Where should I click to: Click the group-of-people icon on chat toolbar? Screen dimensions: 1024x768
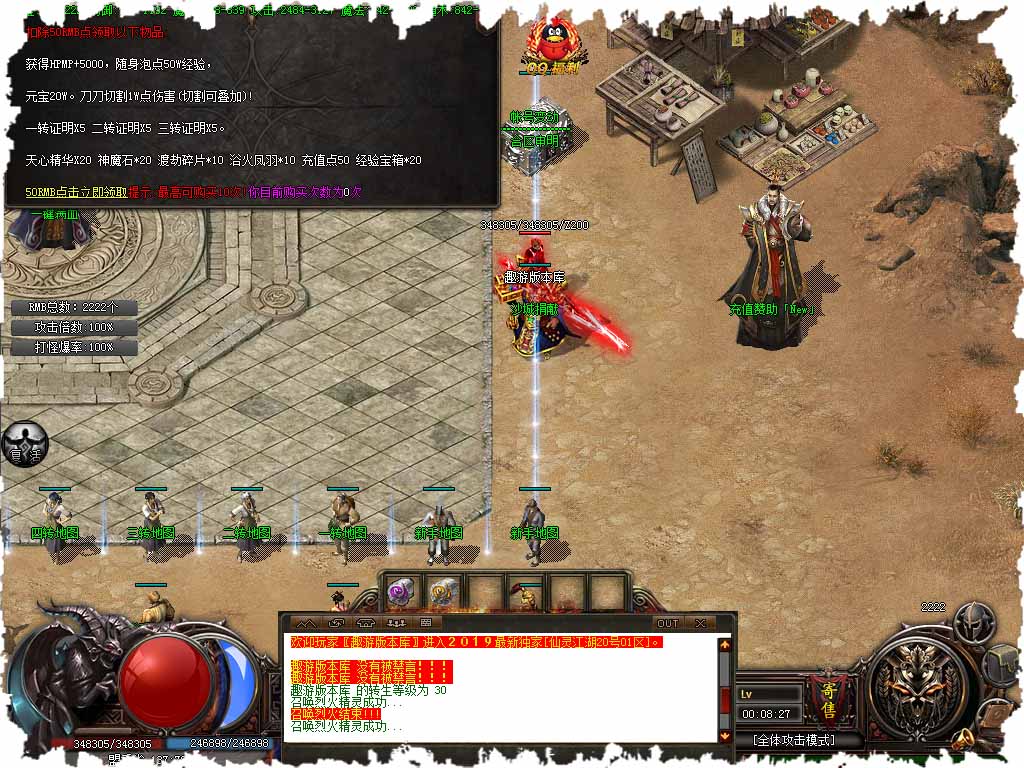(397, 623)
